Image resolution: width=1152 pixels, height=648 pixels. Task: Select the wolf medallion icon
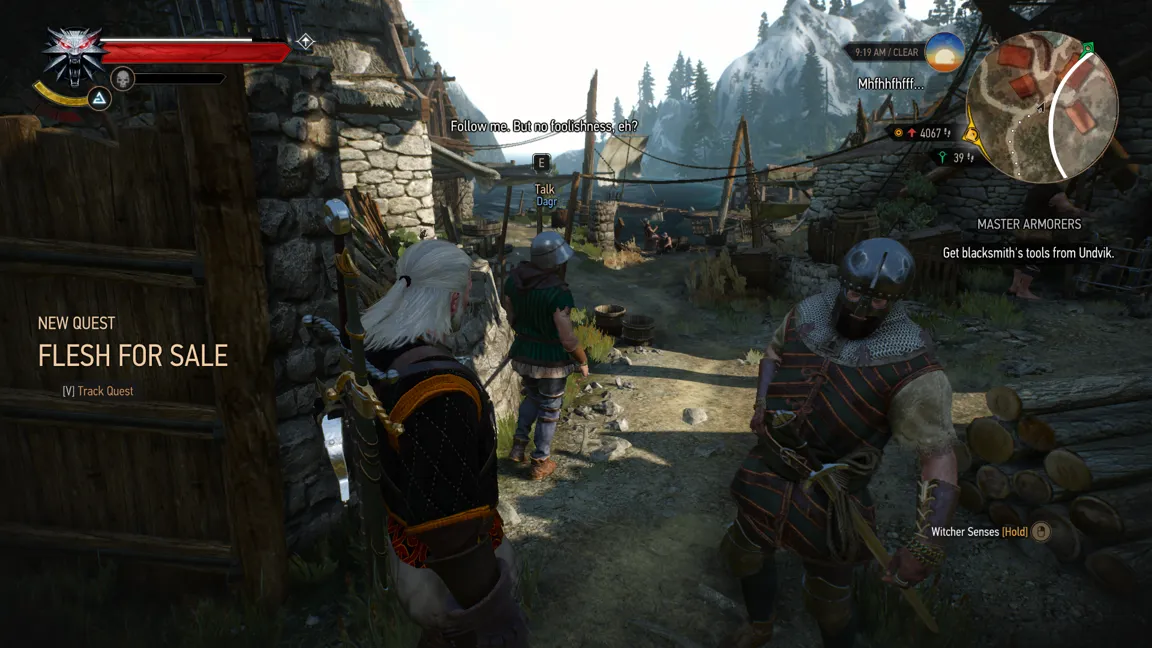point(74,55)
